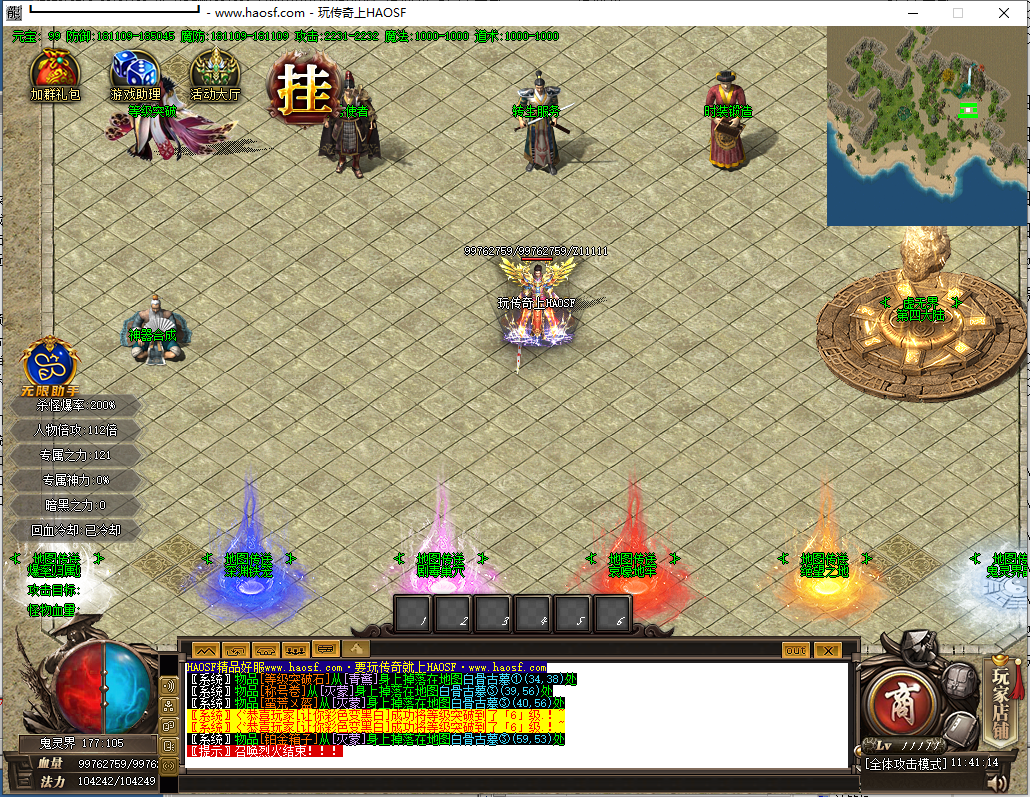This screenshot has width=1030, height=797.
Task: Select hotbar slot number 6
Action: click(x=612, y=614)
